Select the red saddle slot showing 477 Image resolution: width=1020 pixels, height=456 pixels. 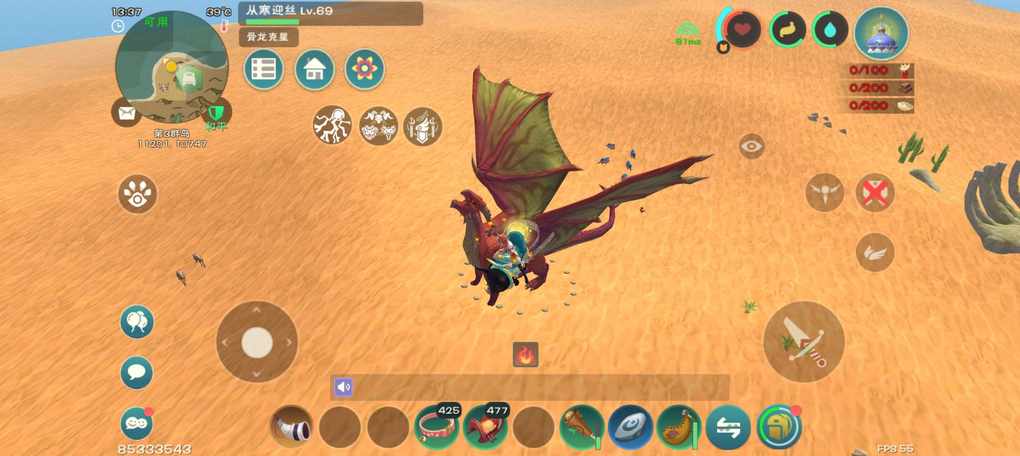click(x=485, y=427)
